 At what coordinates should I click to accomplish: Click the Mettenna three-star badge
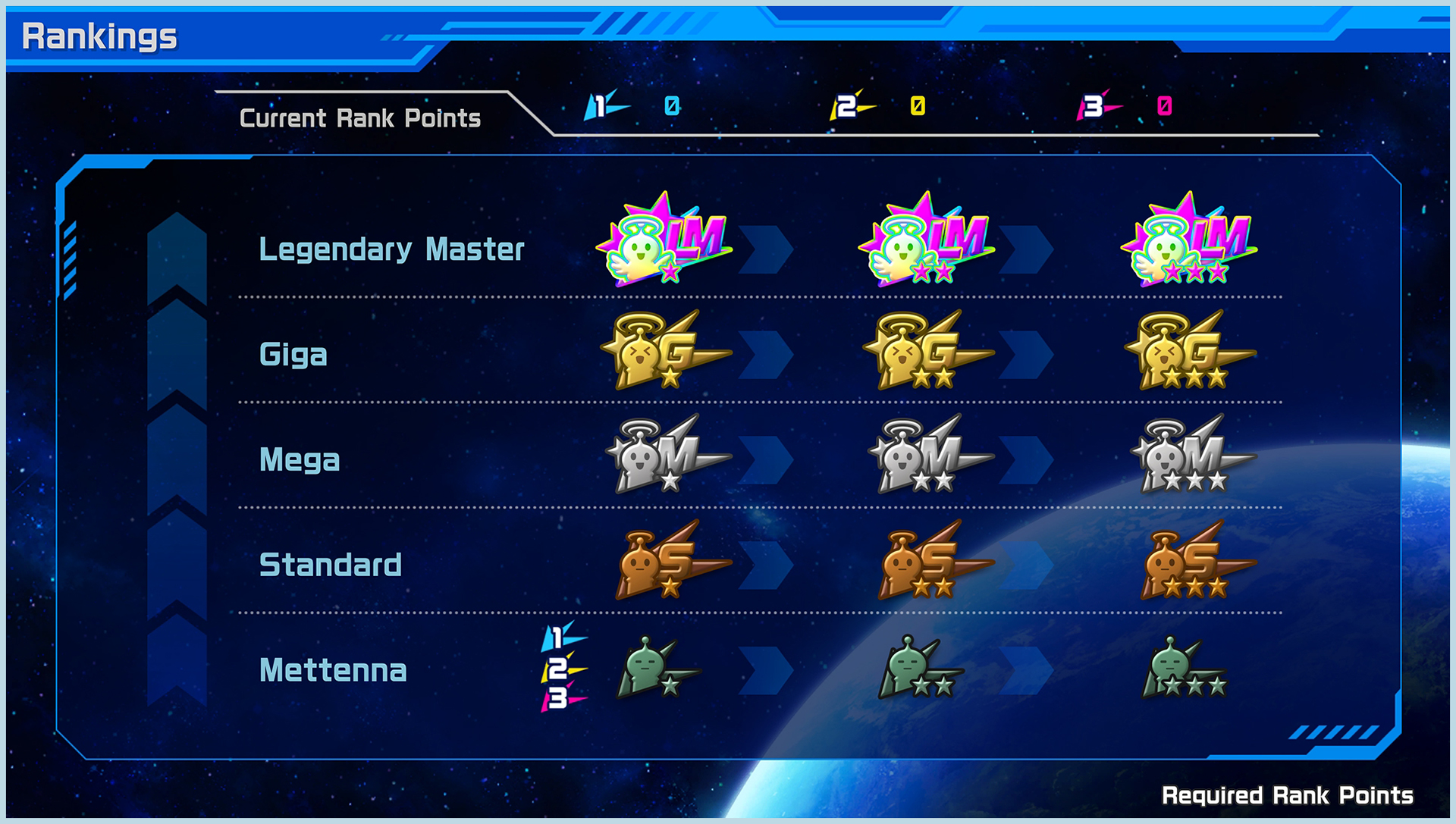pyautogui.click(x=1181, y=668)
